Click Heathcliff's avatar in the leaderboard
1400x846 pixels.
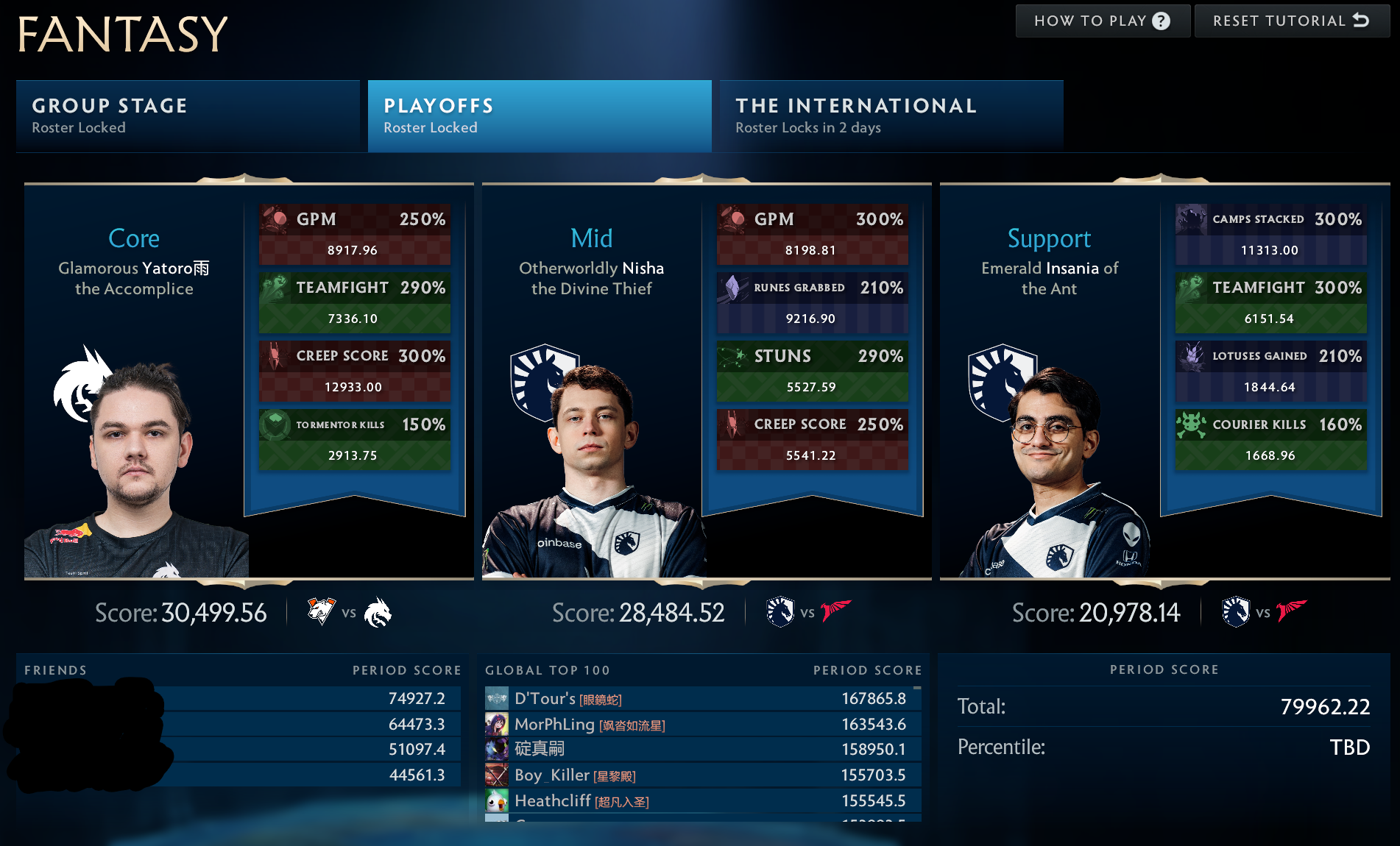click(496, 800)
